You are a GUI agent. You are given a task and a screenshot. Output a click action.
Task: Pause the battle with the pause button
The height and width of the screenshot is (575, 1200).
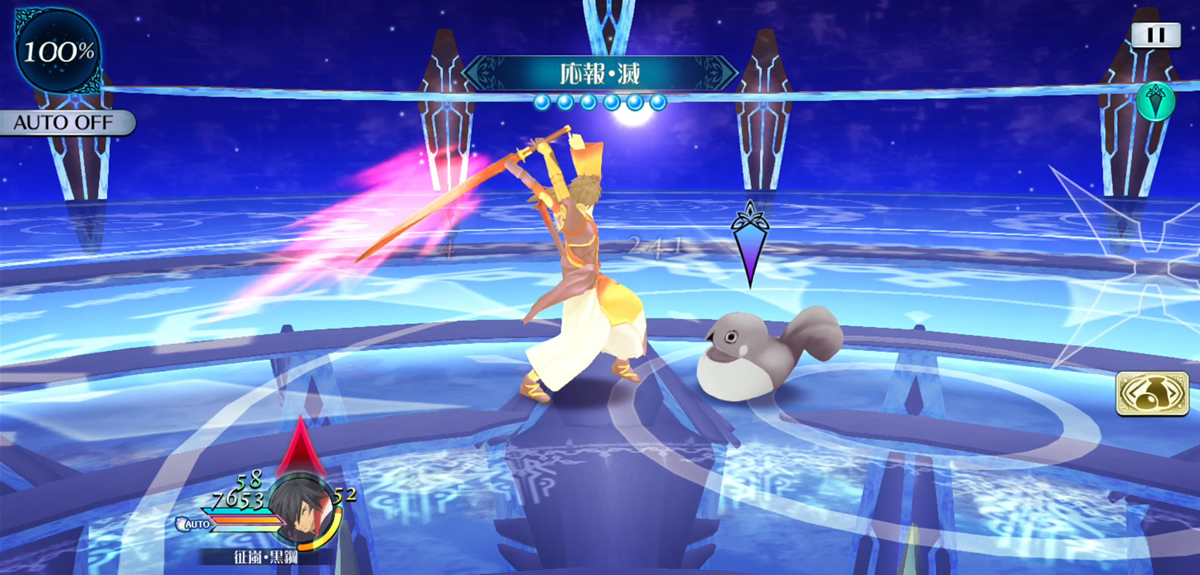click(x=1155, y=35)
